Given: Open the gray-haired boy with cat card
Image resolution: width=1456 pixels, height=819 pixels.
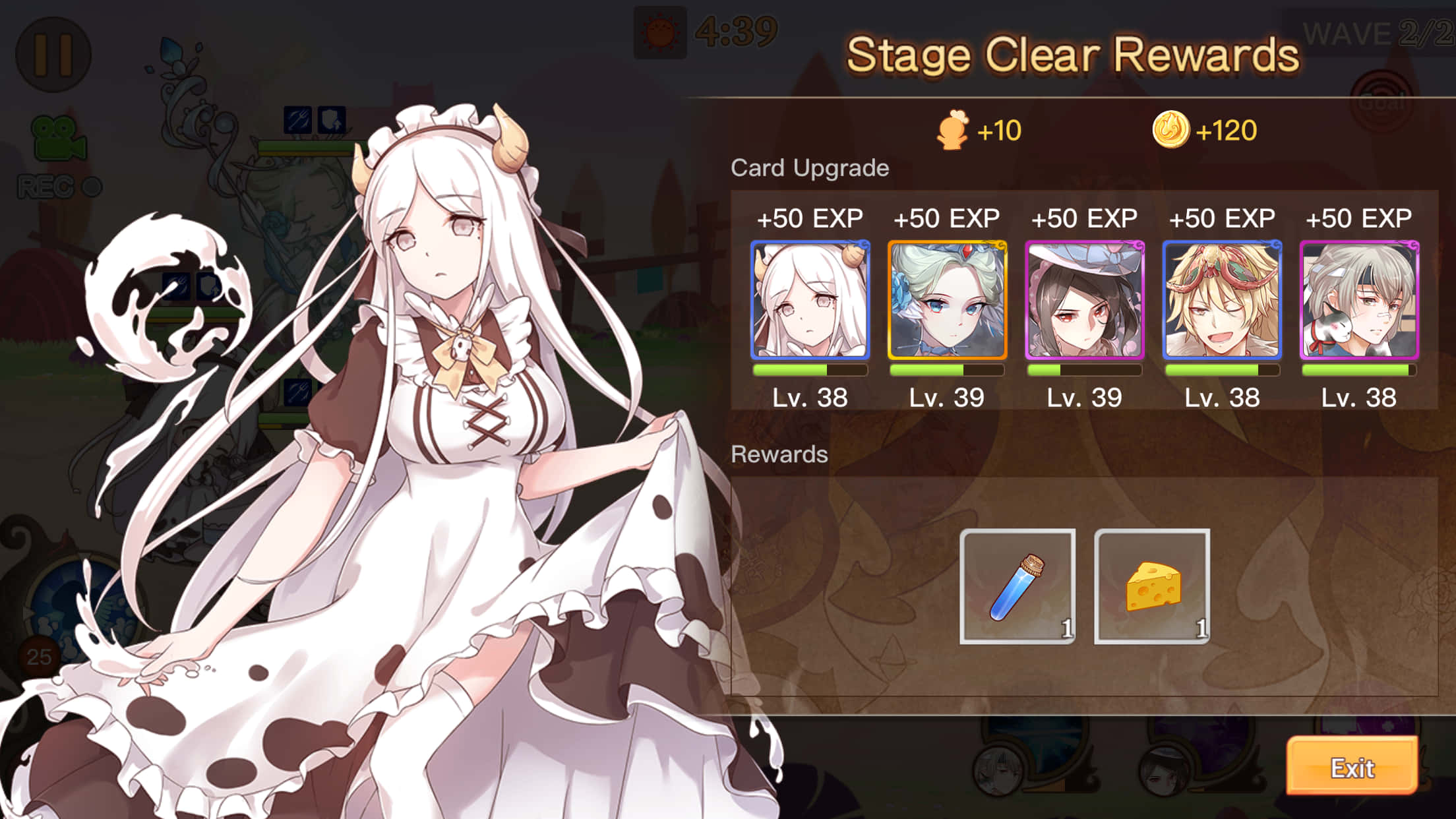Looking at the screenshot, I should (1359, 300).
